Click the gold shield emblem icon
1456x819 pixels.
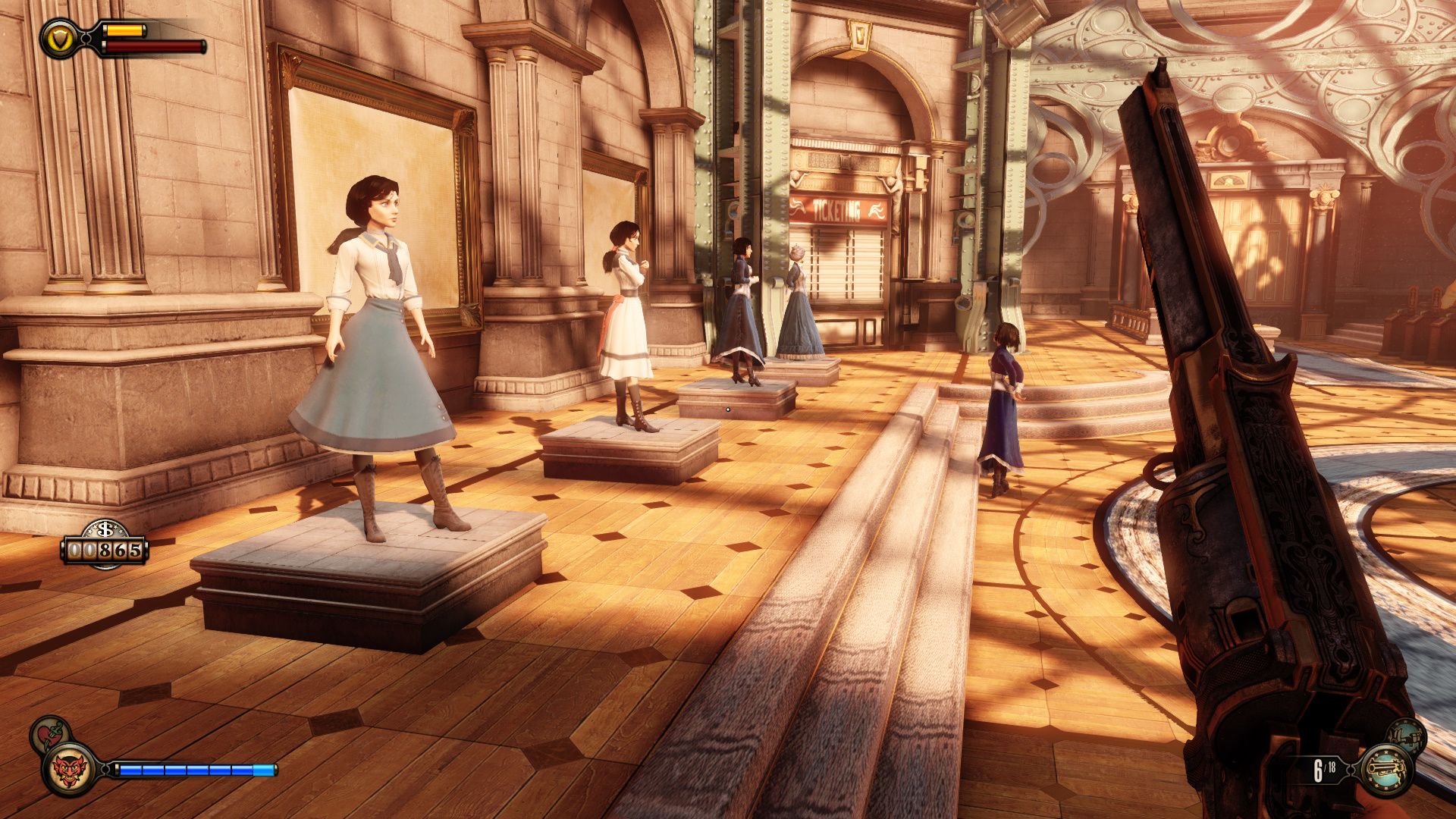tap(59, 39)
